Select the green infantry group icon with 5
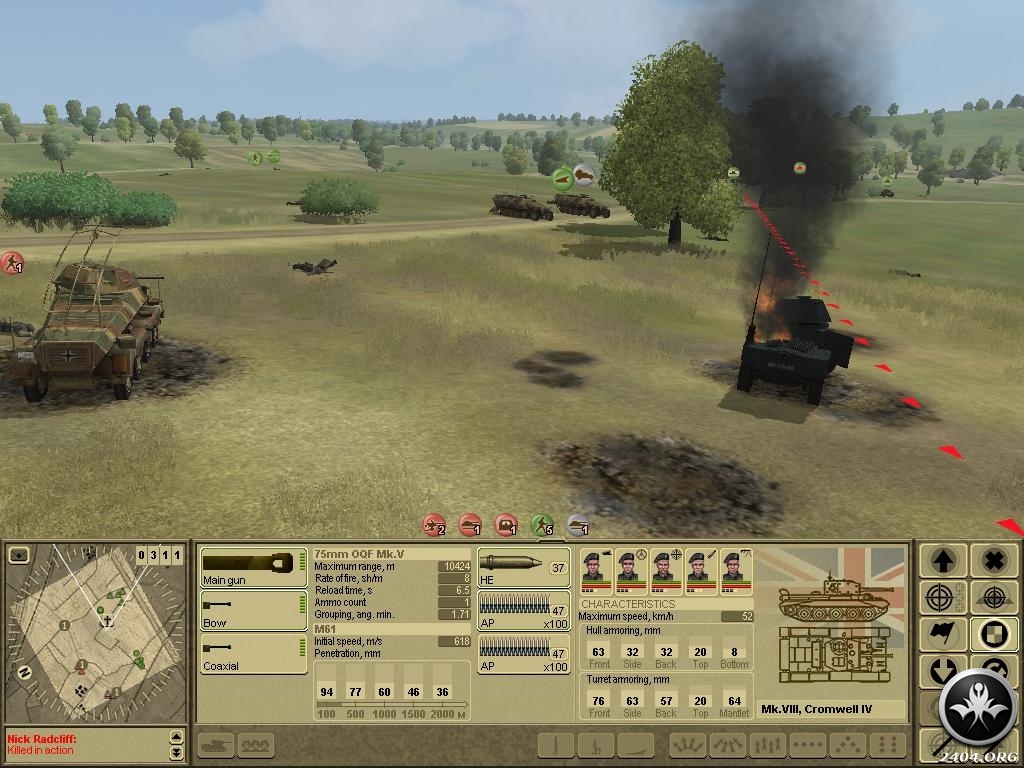This screenshot has height=768, width=1024. [542, 524]
